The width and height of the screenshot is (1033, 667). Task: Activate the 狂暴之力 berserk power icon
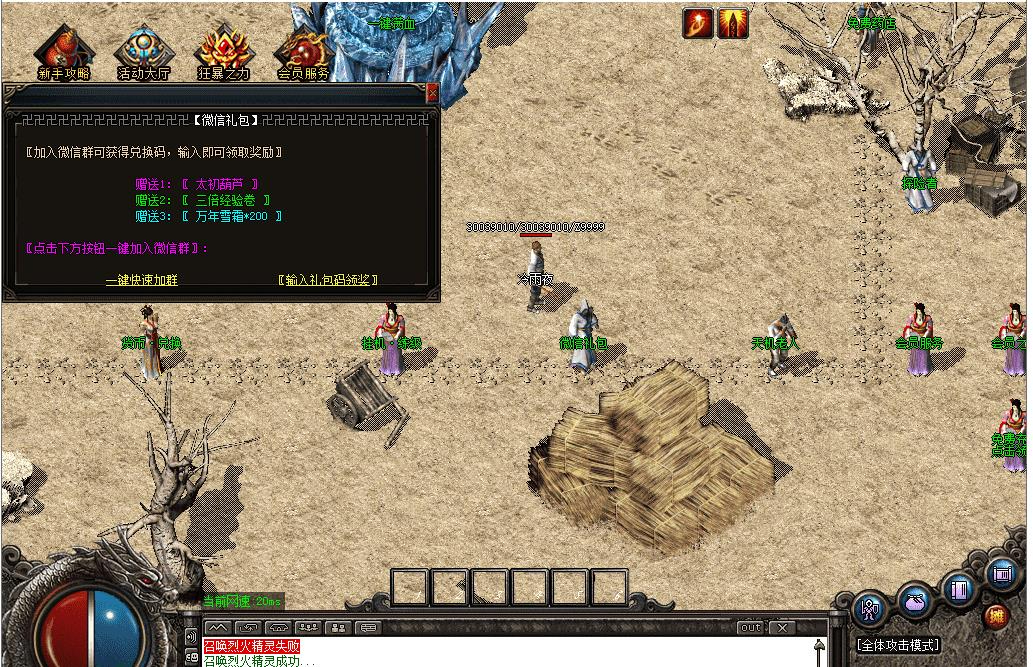coord(222,53)
